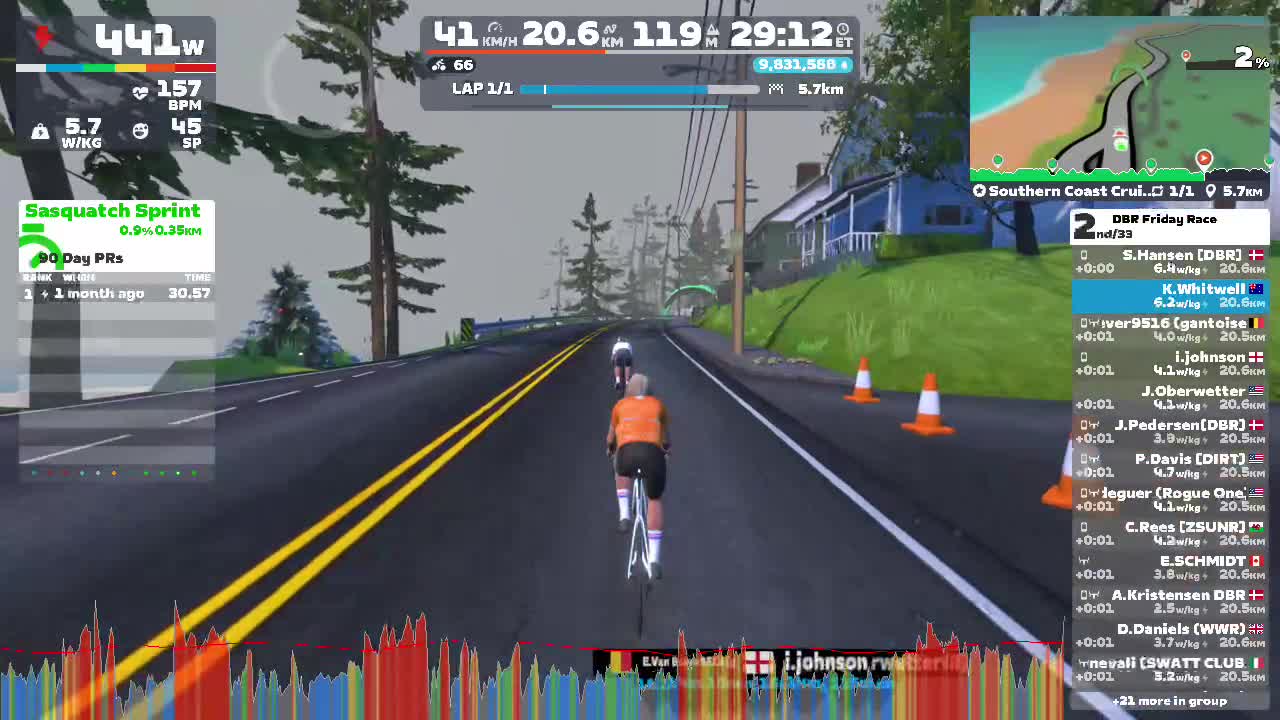The image size is (1280, 720).
Task: Click the red rider arrow on the minimap
Action: (x=1204, y=158)
